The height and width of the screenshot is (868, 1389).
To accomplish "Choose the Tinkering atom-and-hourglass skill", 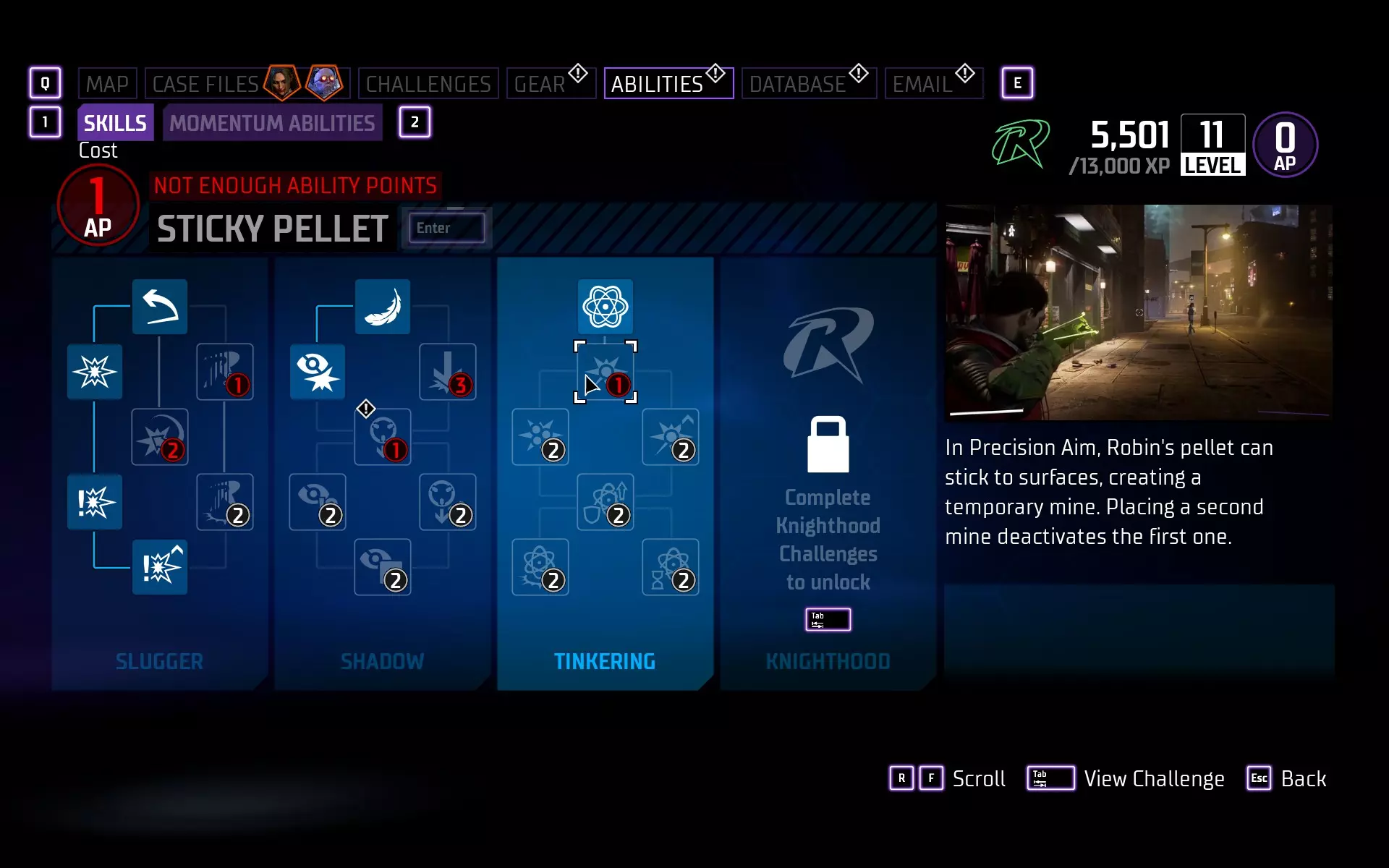I will [671, 567].
